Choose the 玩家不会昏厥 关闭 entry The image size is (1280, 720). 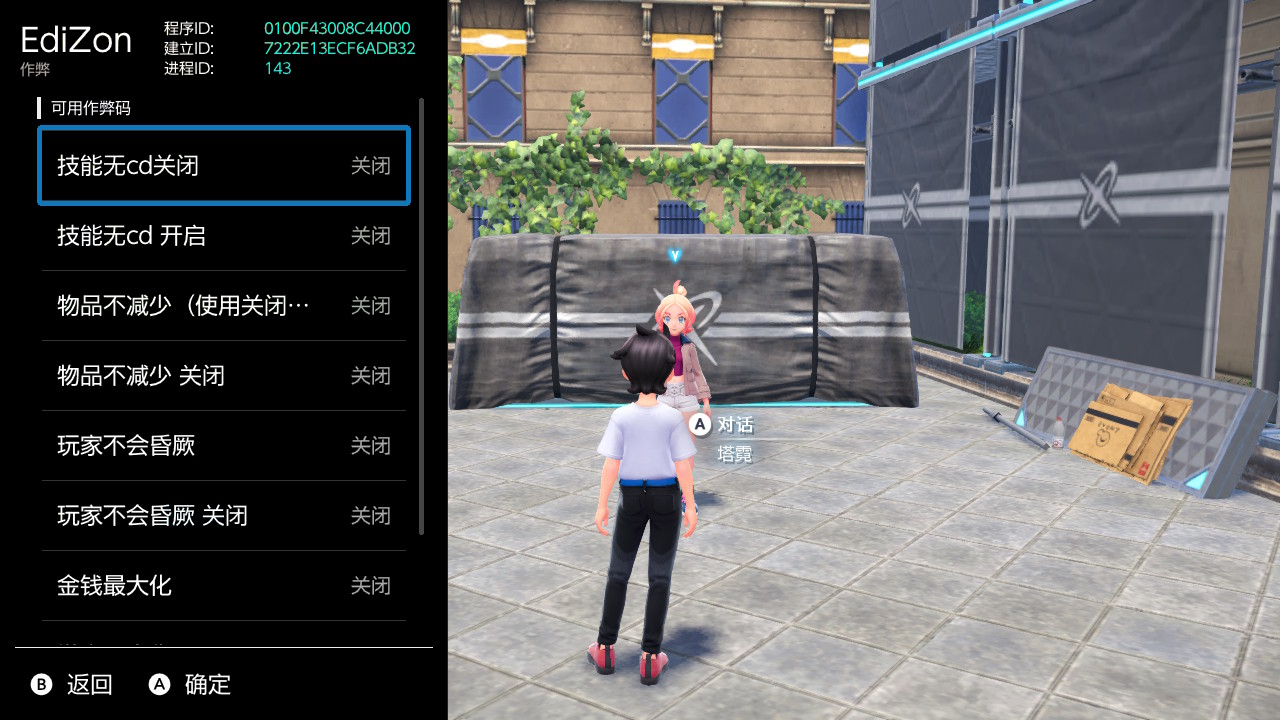223,516
